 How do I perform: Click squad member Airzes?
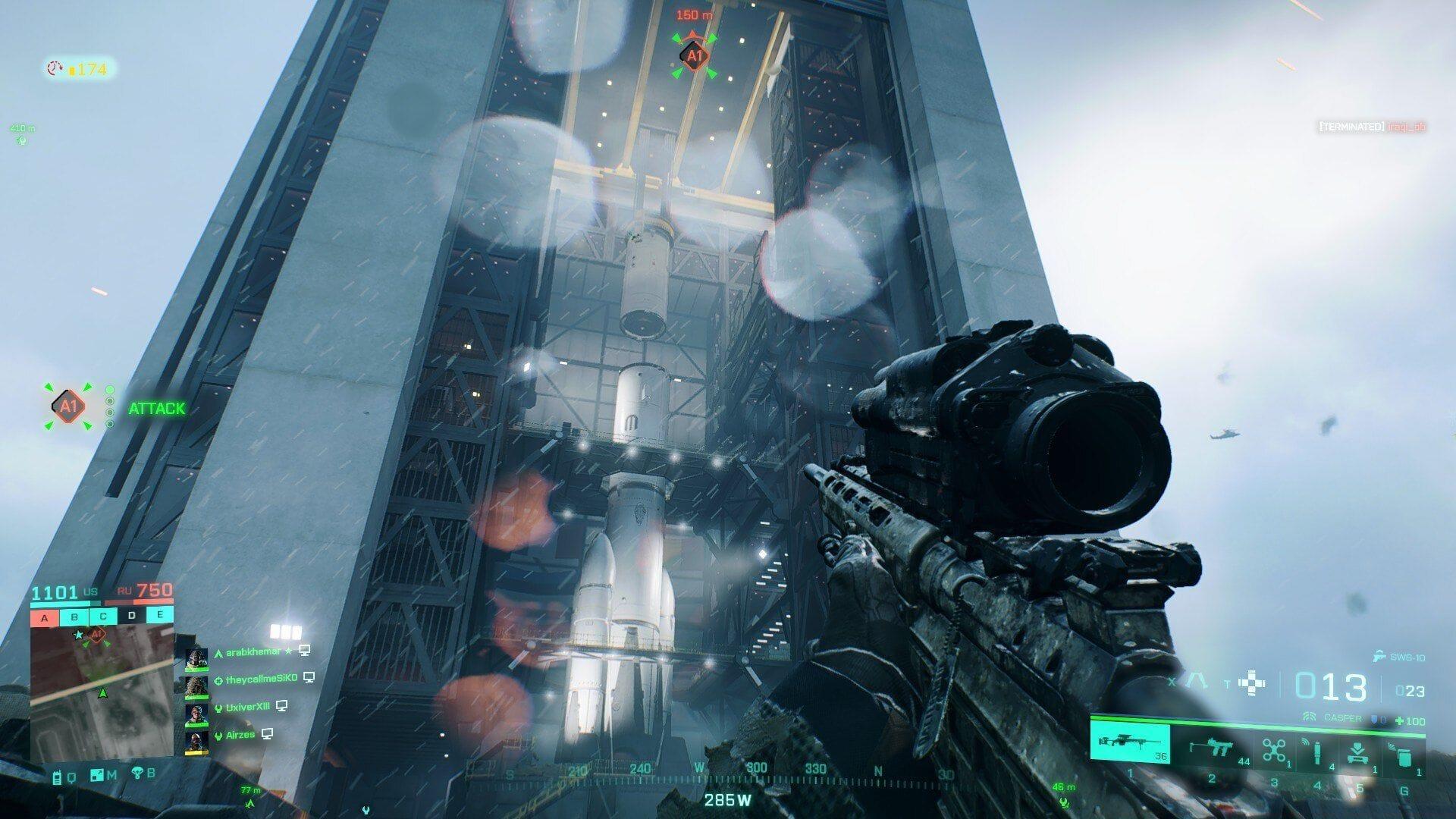coord(240,735)
